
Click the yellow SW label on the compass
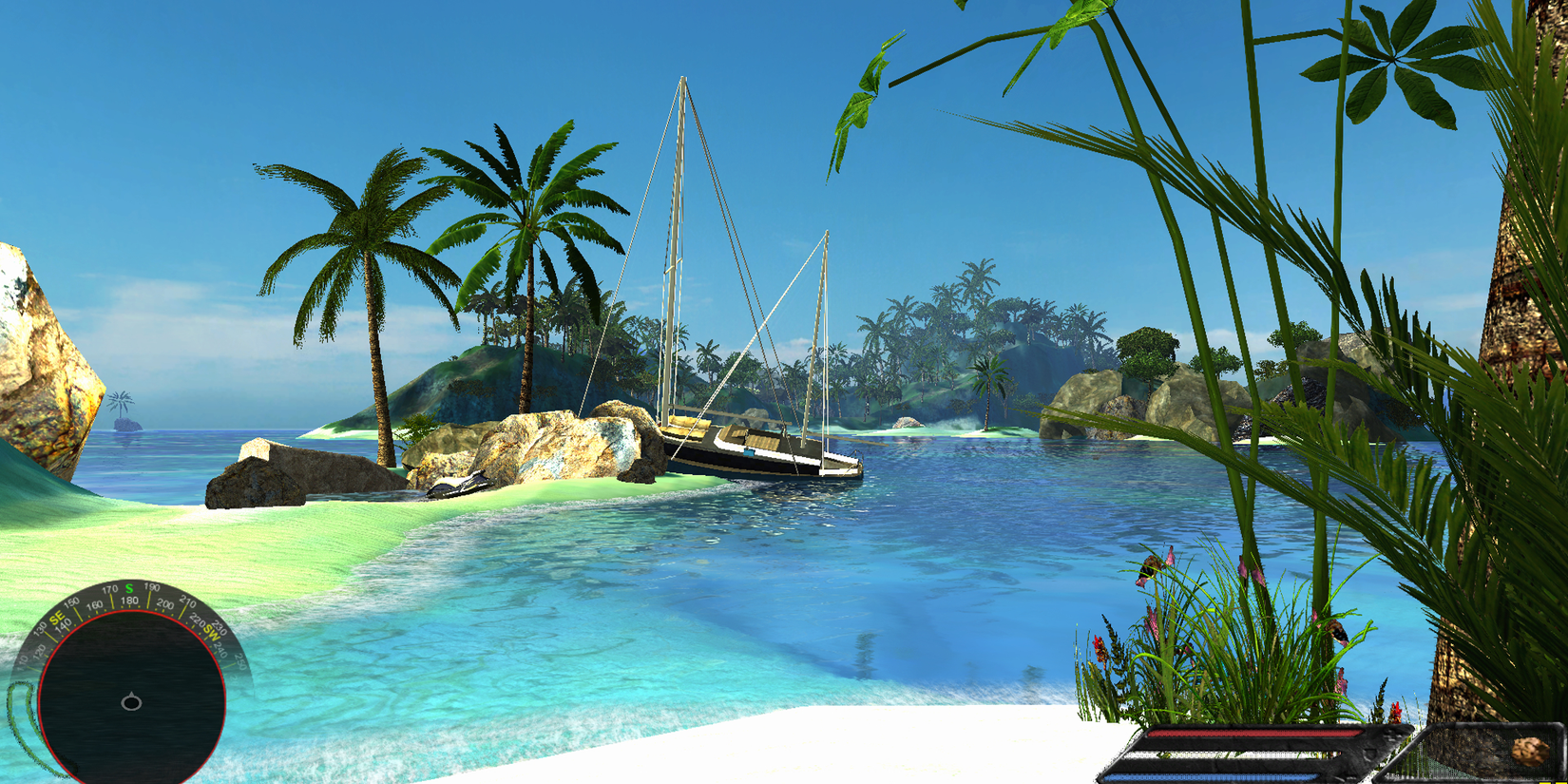tap(213, 634)
